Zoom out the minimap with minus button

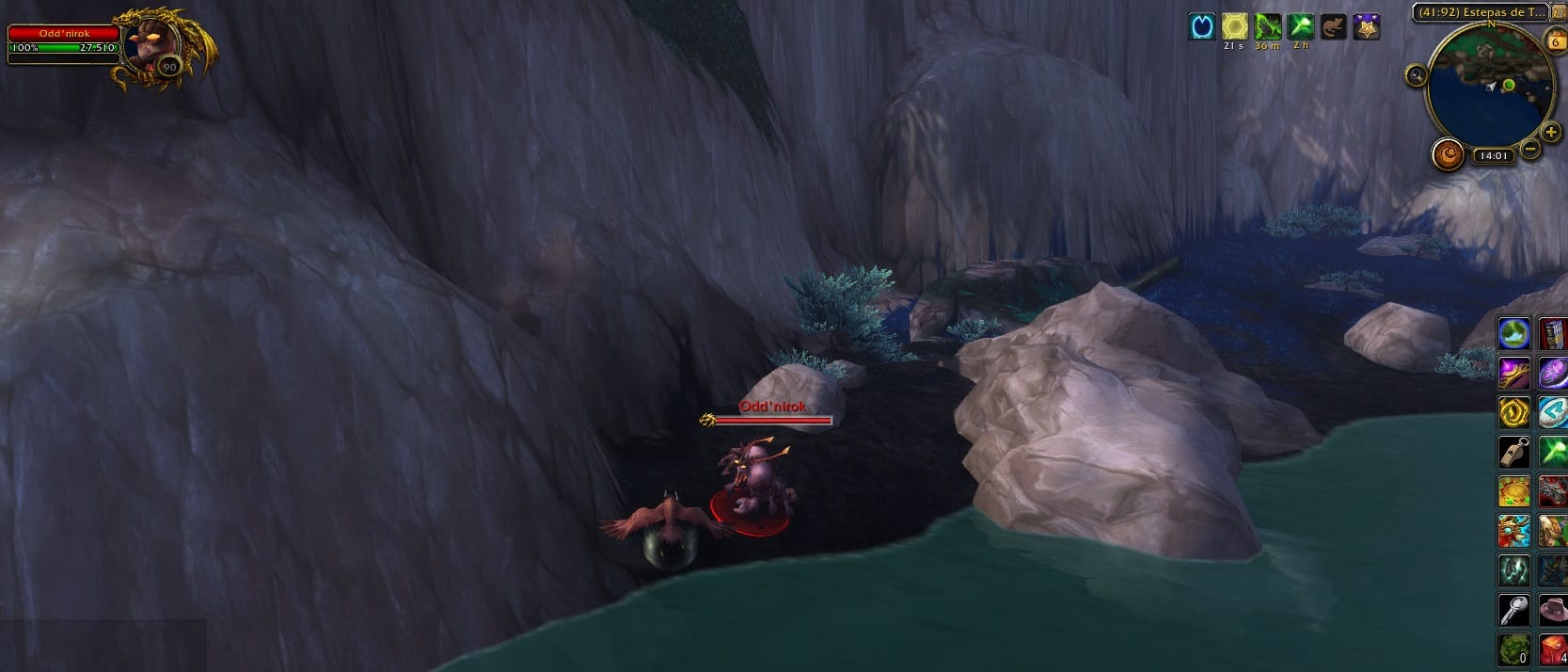(x=1530, y=149)
